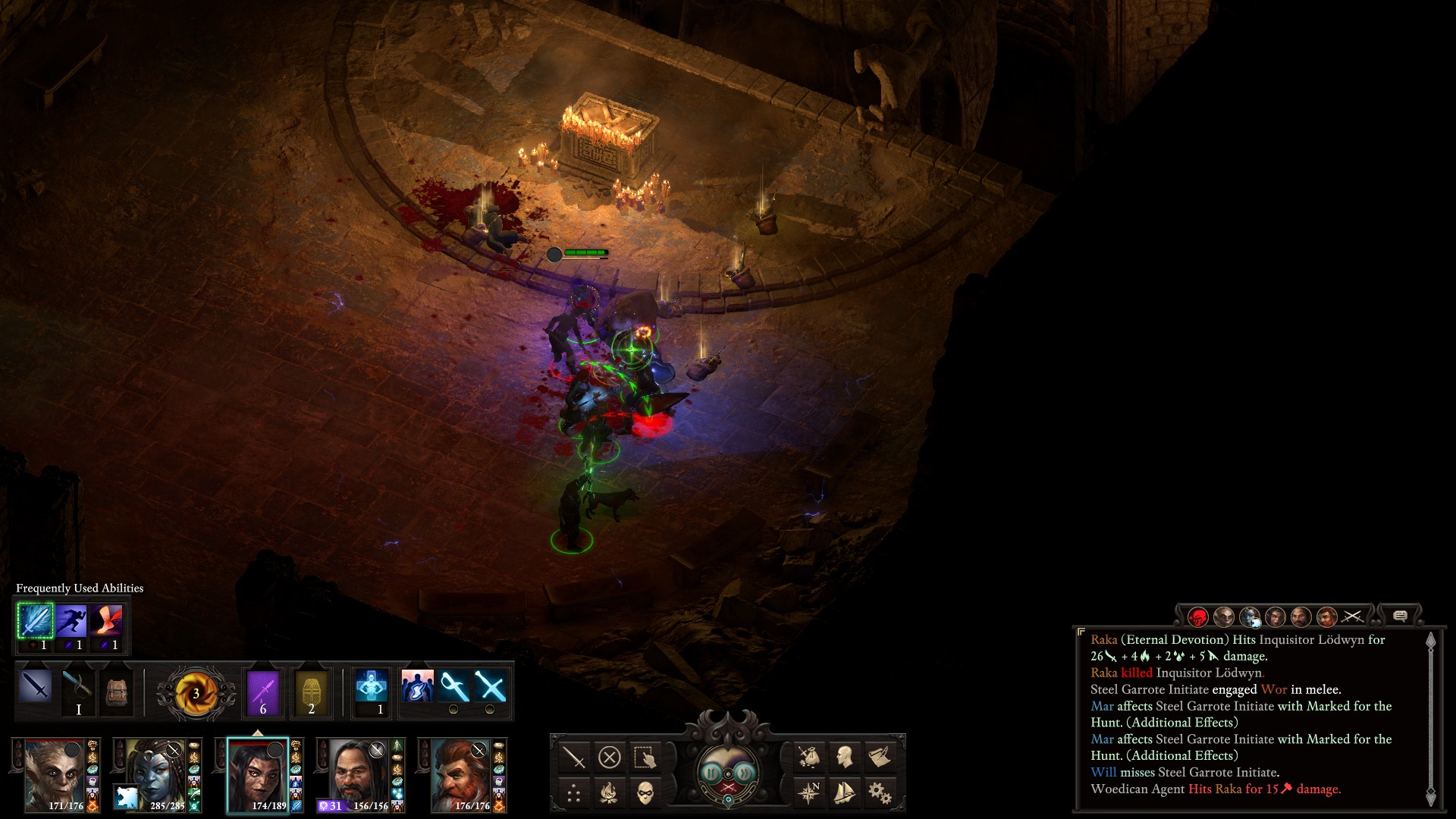The image size is (1456, 819).
Task: Click the sword attack command button
Action: pyautogui.click(x=574, y=757)
